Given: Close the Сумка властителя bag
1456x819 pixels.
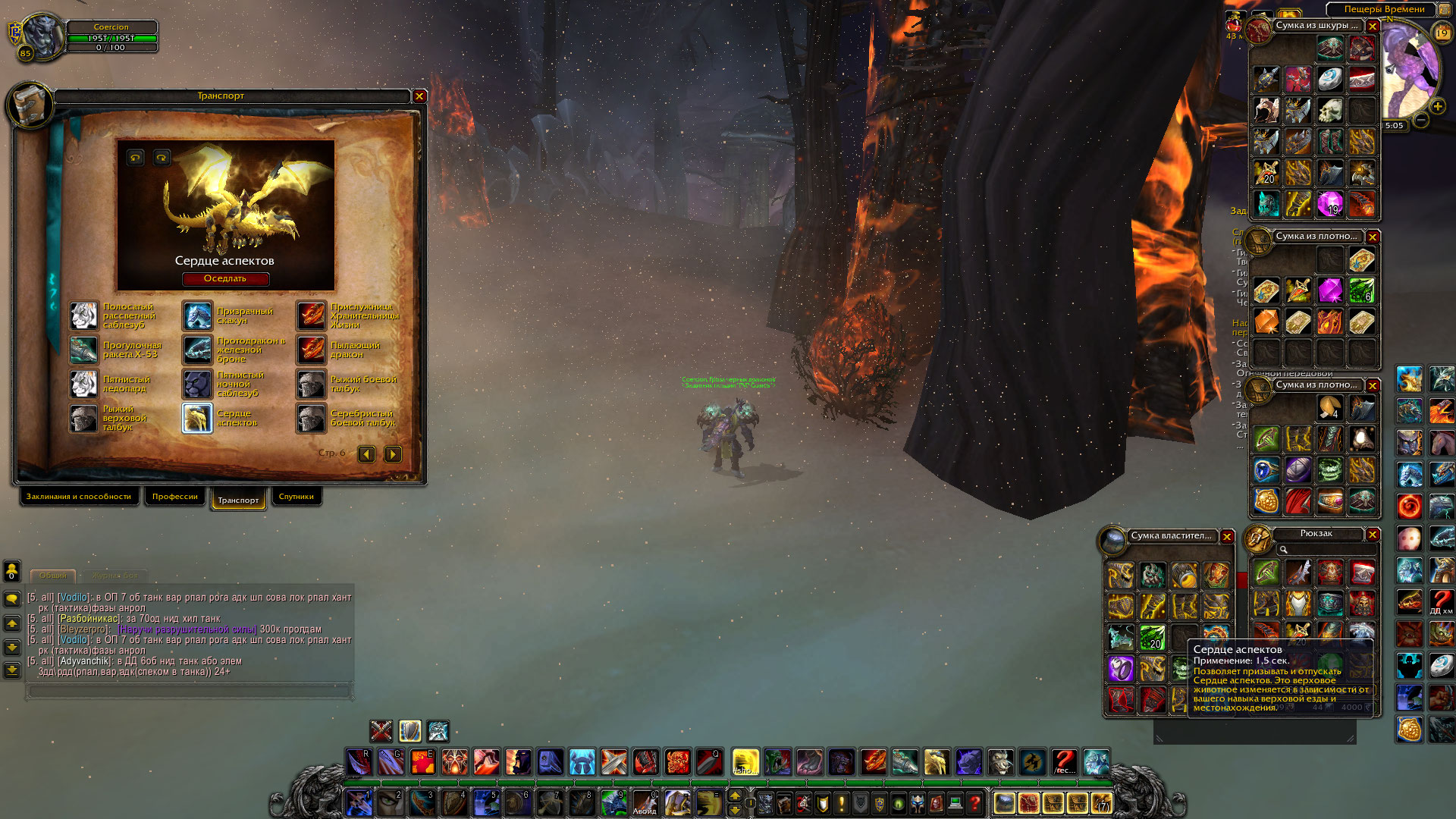Looking at the screenshot, I should (1227, 537).
